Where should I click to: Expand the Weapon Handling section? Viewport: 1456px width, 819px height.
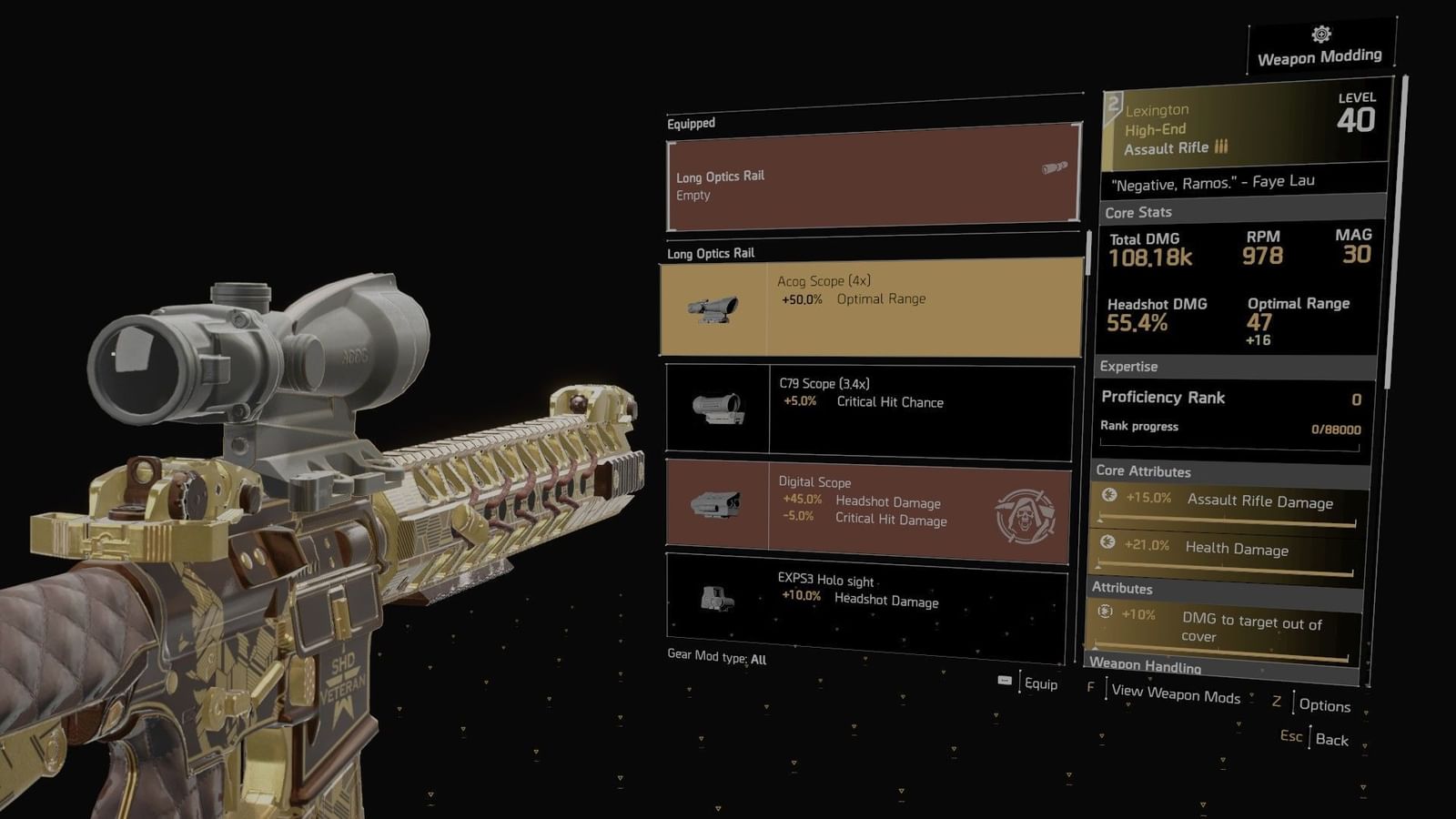click(x=1148, y=665)
